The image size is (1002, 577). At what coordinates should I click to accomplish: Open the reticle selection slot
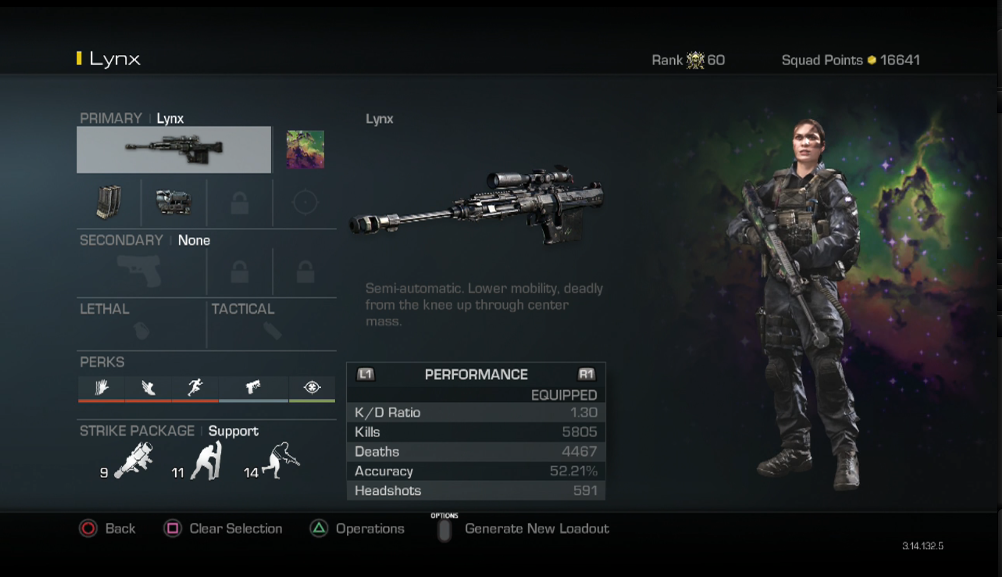tap(305, 202)
